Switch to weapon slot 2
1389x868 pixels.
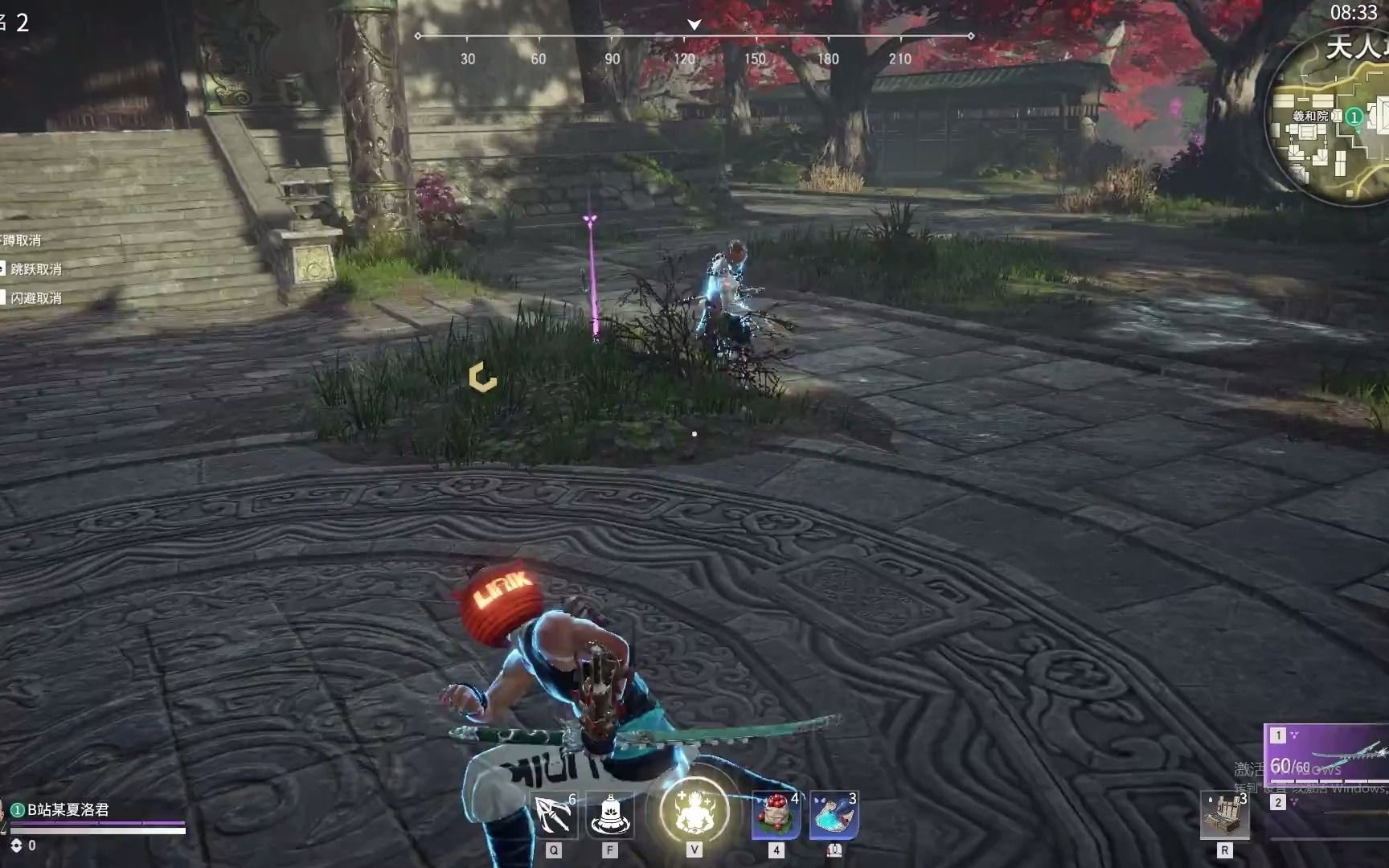(1280, 804)
